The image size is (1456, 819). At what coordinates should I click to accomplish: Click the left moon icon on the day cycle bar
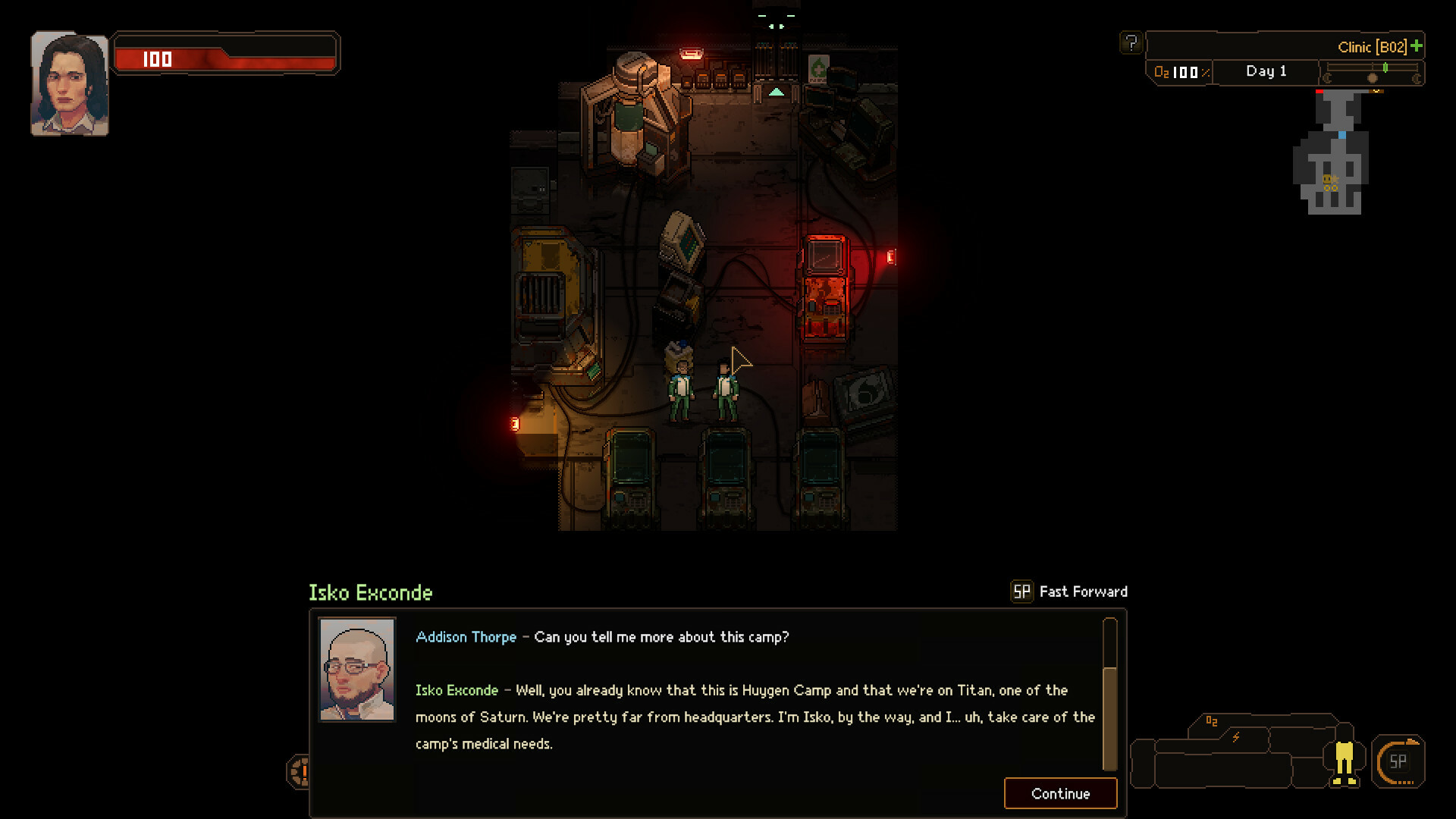(1328, 77)
